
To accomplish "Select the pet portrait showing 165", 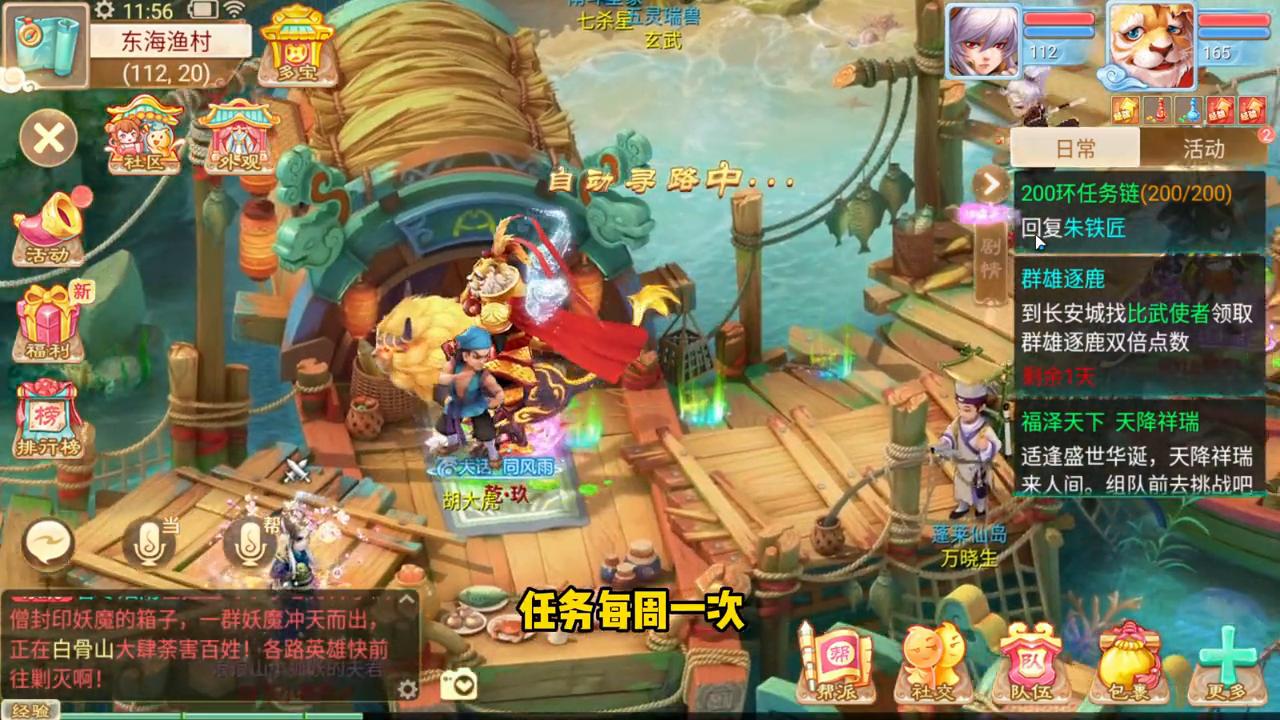I will [1150, 43].
